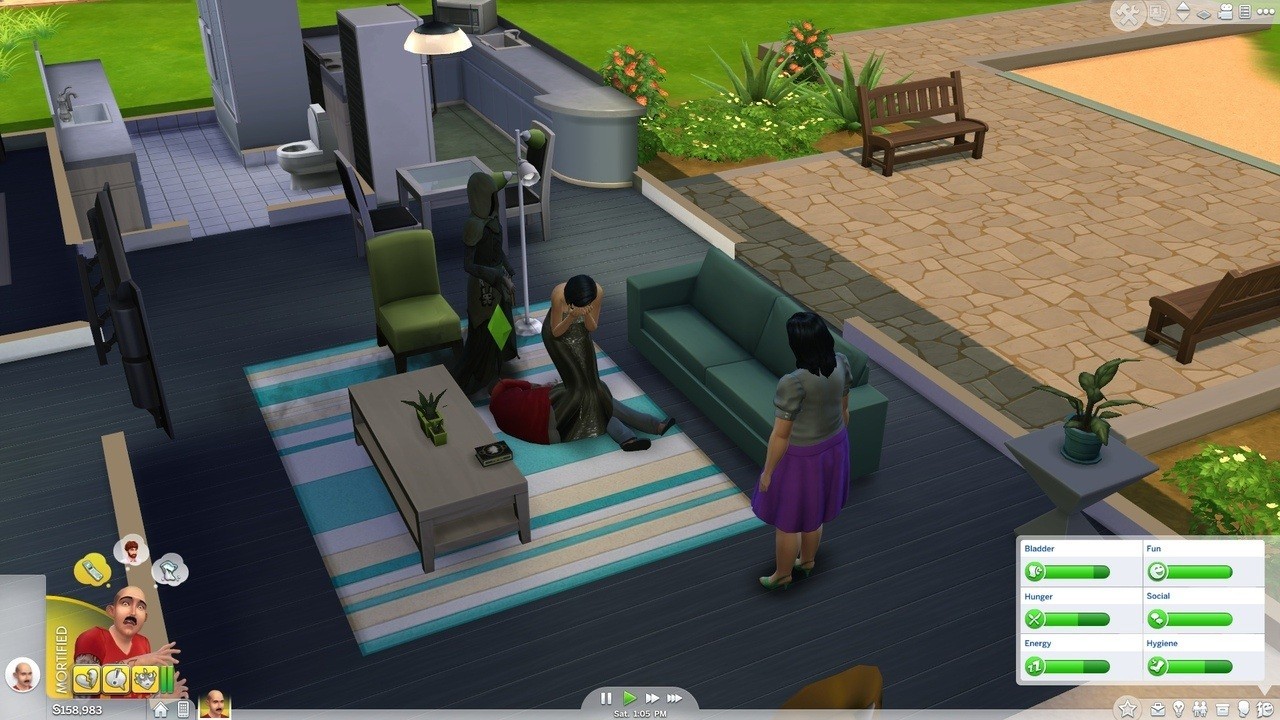Go up one floor with the upward arrow
Viewport: 1280px width, 720px height.
click(x=1183, y=7)
